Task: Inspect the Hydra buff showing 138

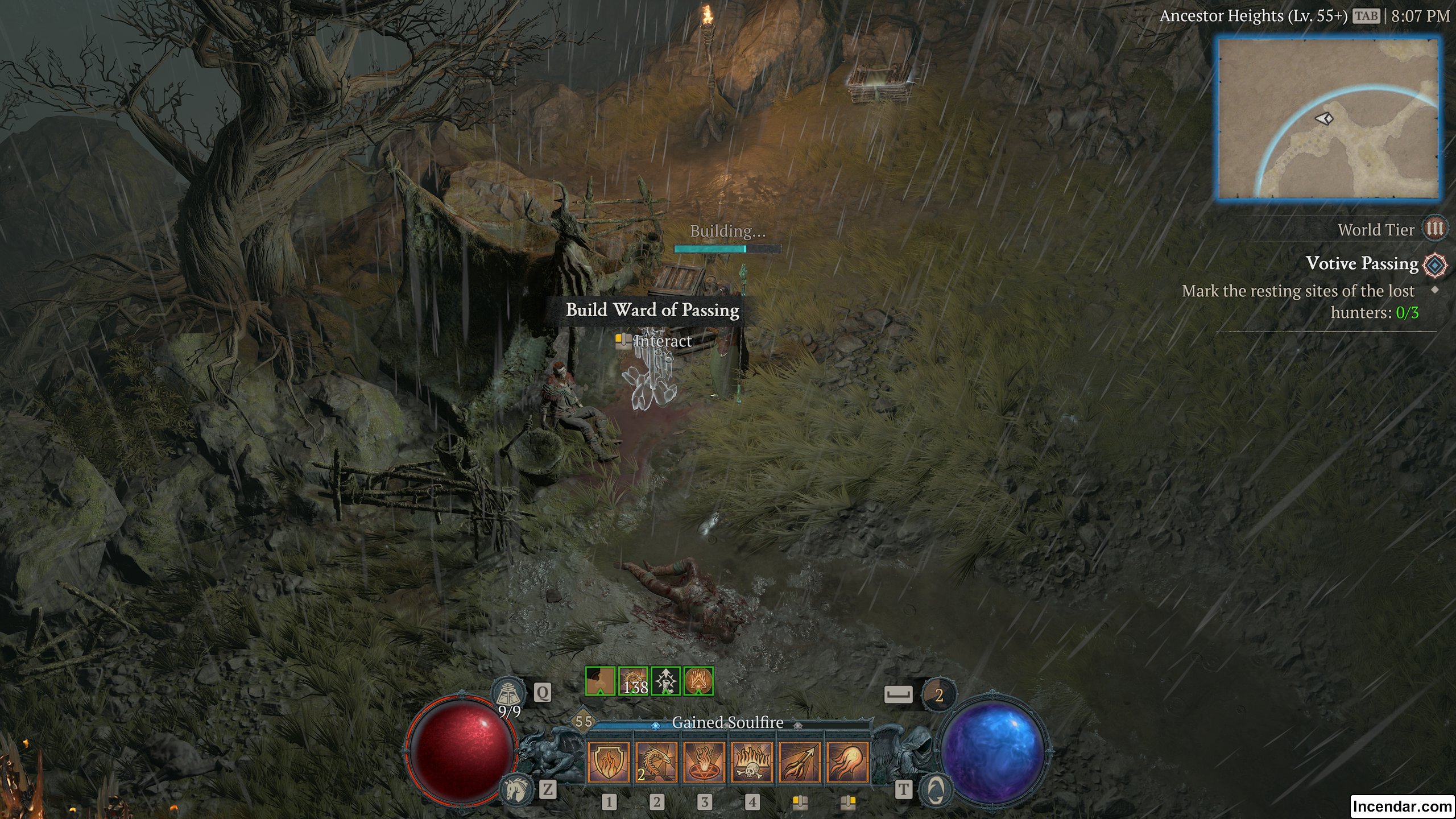Action: (x=633, y=681)
